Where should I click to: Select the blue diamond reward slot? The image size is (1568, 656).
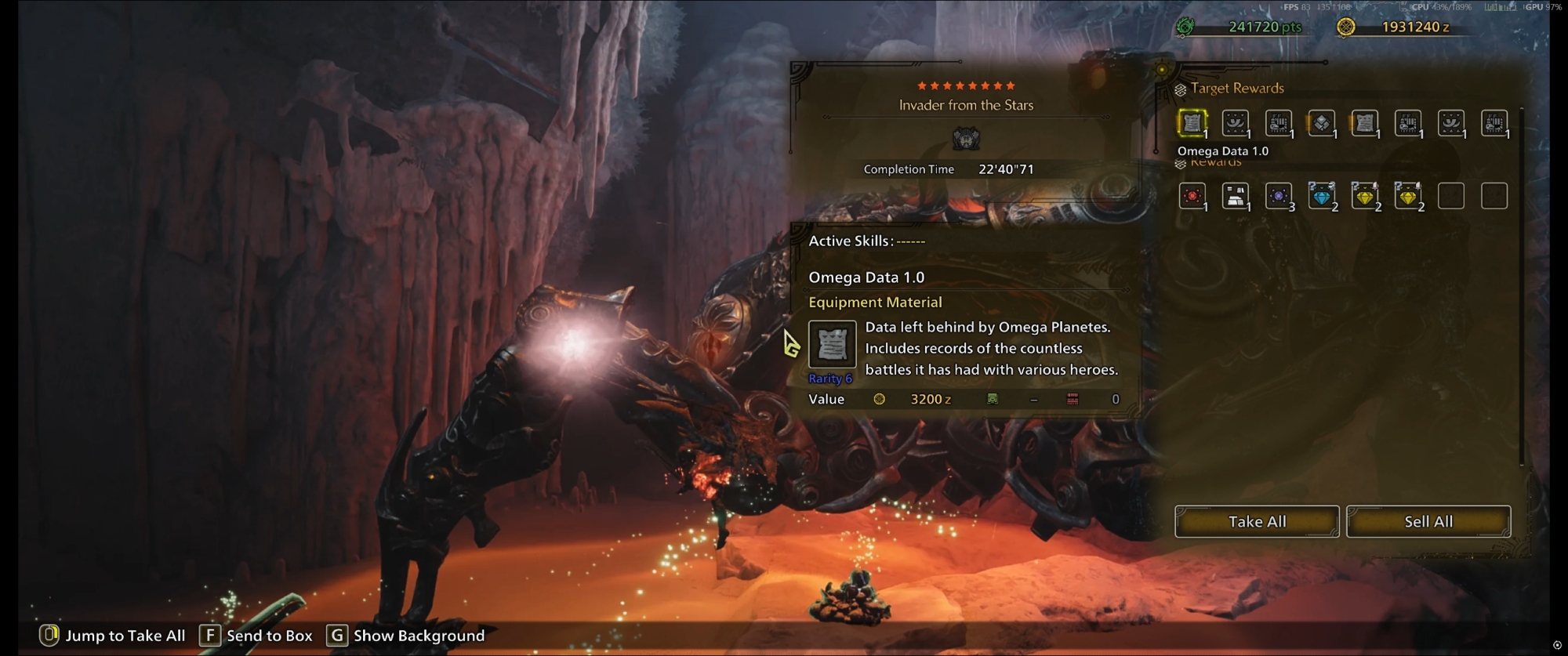click(x=1321, y=196)
